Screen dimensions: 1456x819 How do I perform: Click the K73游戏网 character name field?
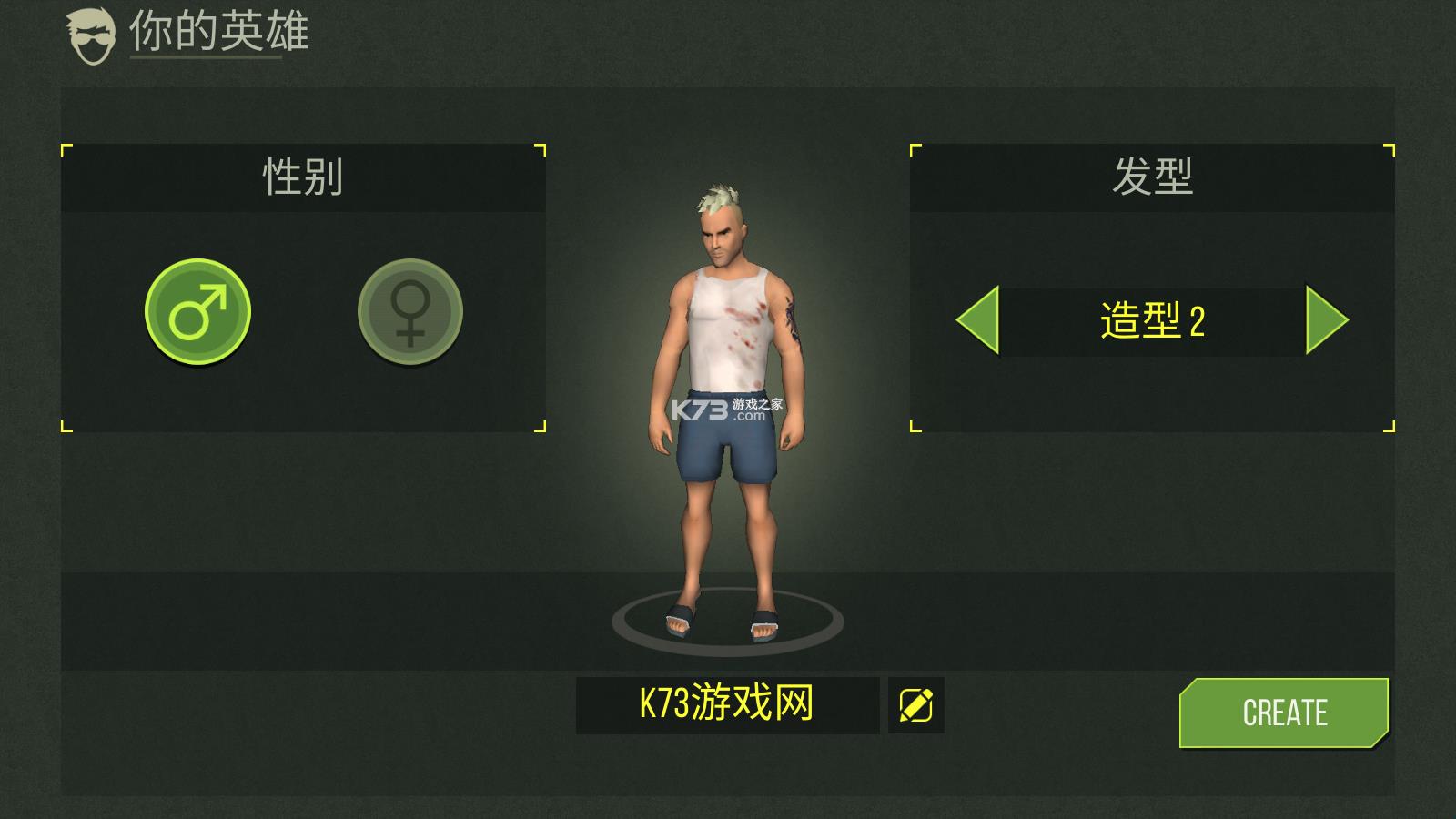pos(728,703)
